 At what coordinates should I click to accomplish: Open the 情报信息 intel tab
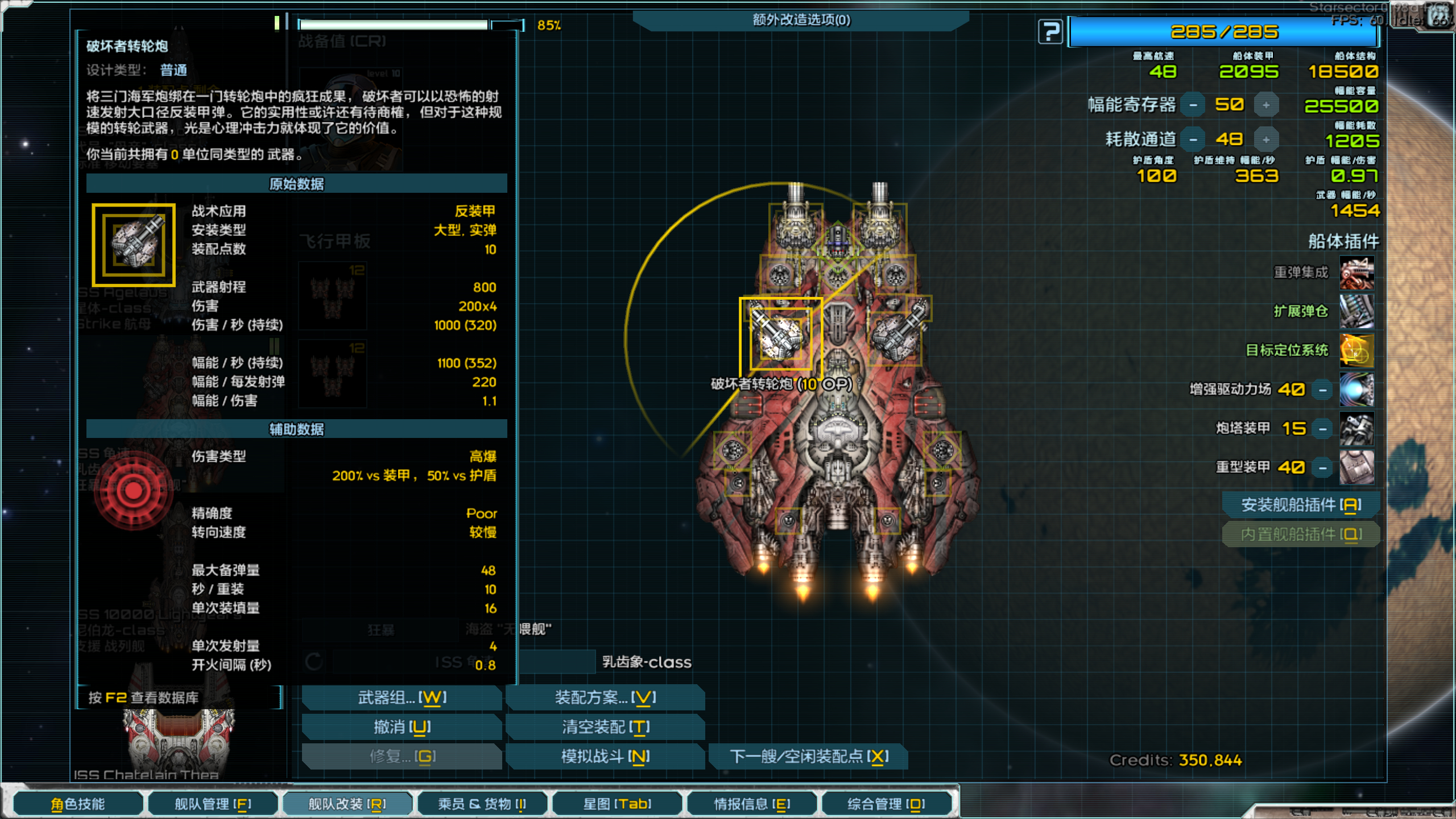pos(752,804)
